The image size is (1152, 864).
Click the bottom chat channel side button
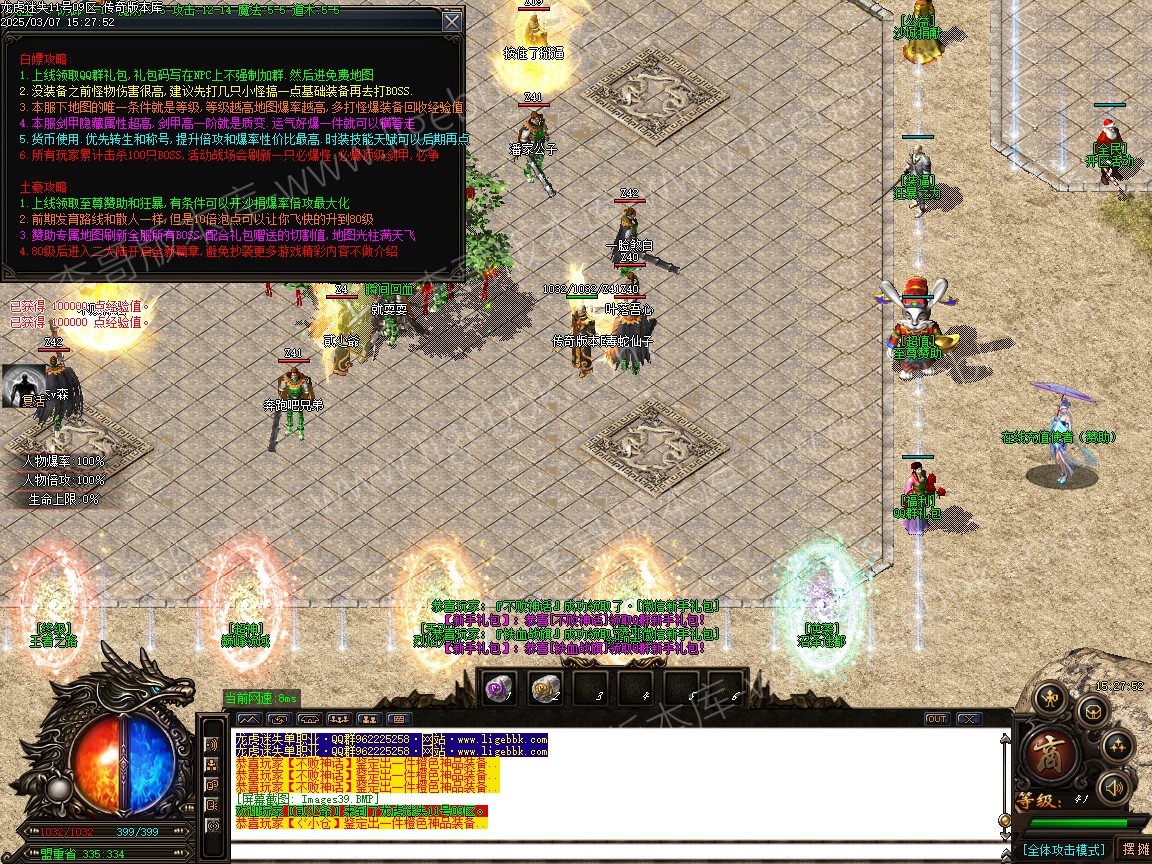click(x=212, y=826)
